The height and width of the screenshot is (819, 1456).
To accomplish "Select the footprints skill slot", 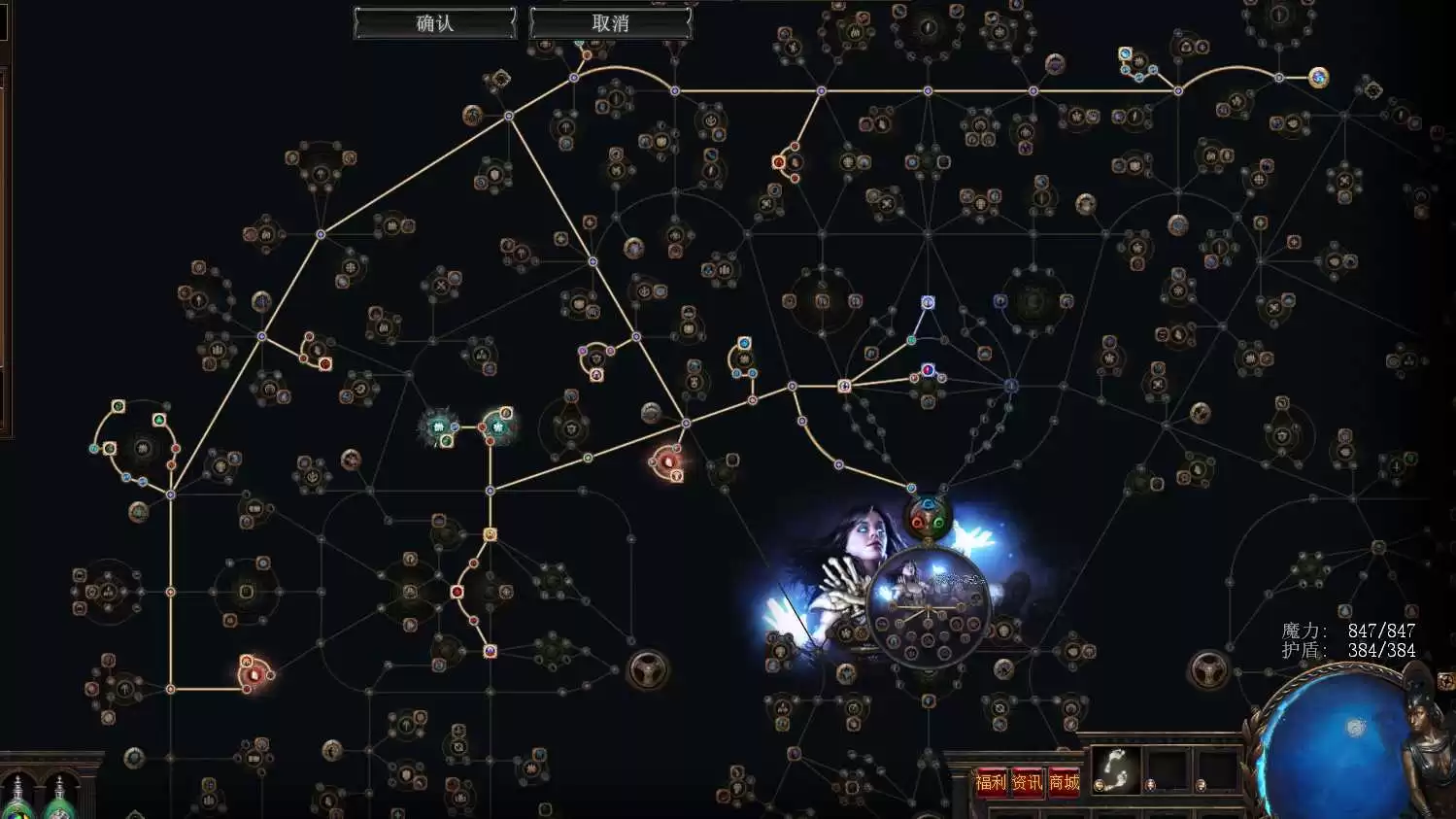I will pos(1115,769).
